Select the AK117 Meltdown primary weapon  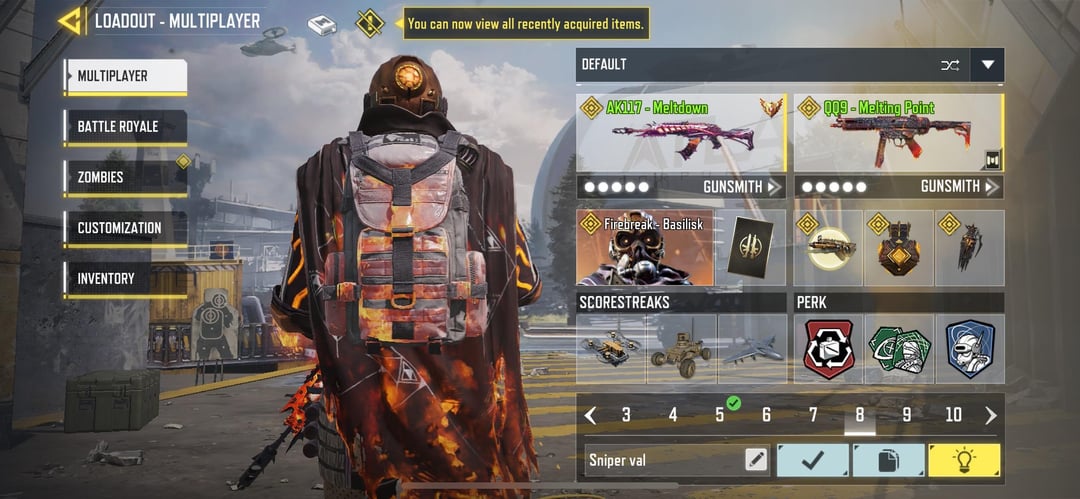[682, 133]
